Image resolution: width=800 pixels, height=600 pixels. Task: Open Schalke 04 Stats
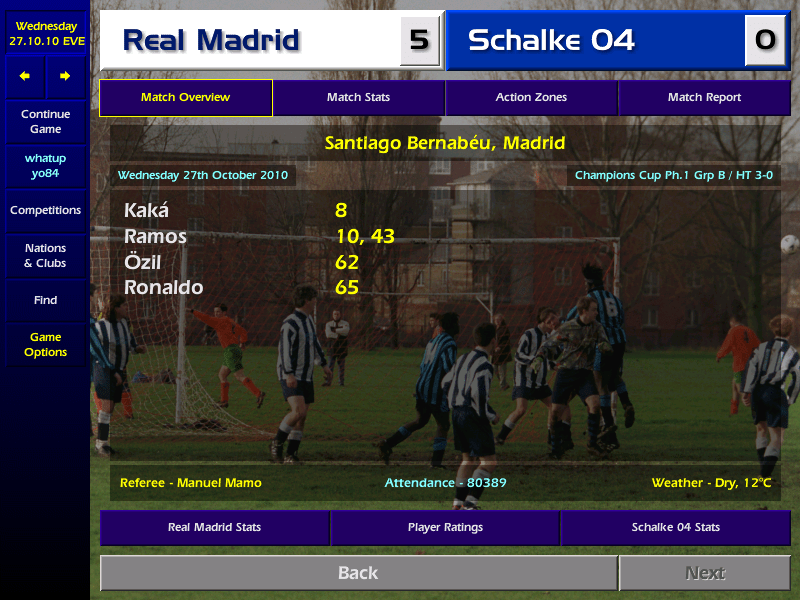click(x=675, y=527)
